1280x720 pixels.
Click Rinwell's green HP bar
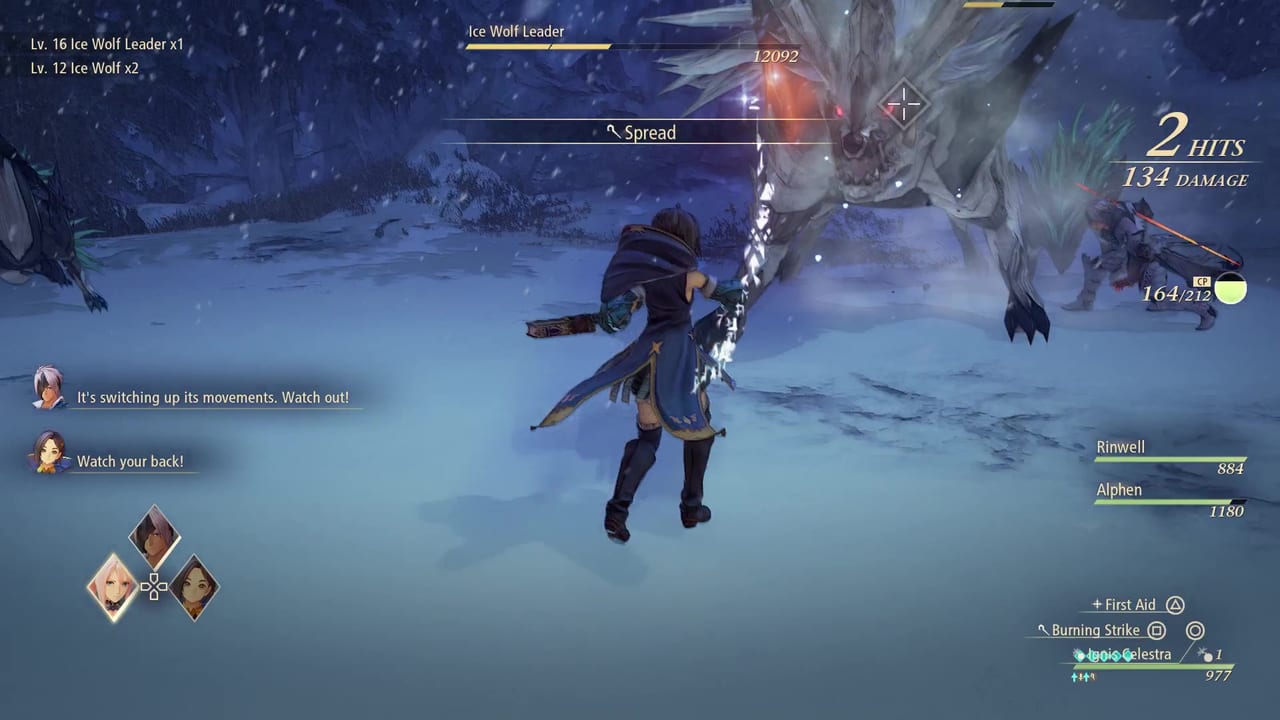1170,459
